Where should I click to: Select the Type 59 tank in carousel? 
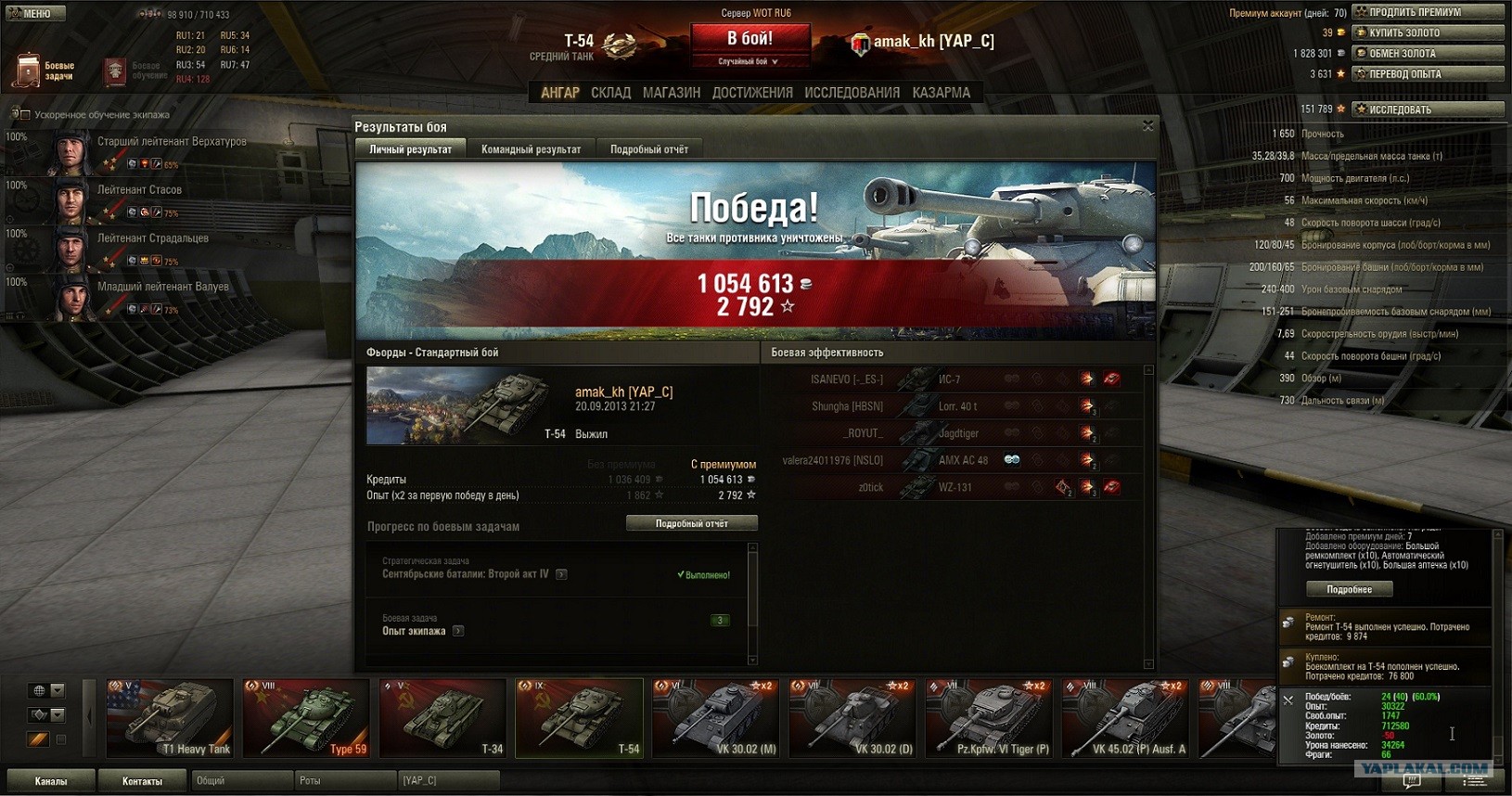tap(306, 719)
